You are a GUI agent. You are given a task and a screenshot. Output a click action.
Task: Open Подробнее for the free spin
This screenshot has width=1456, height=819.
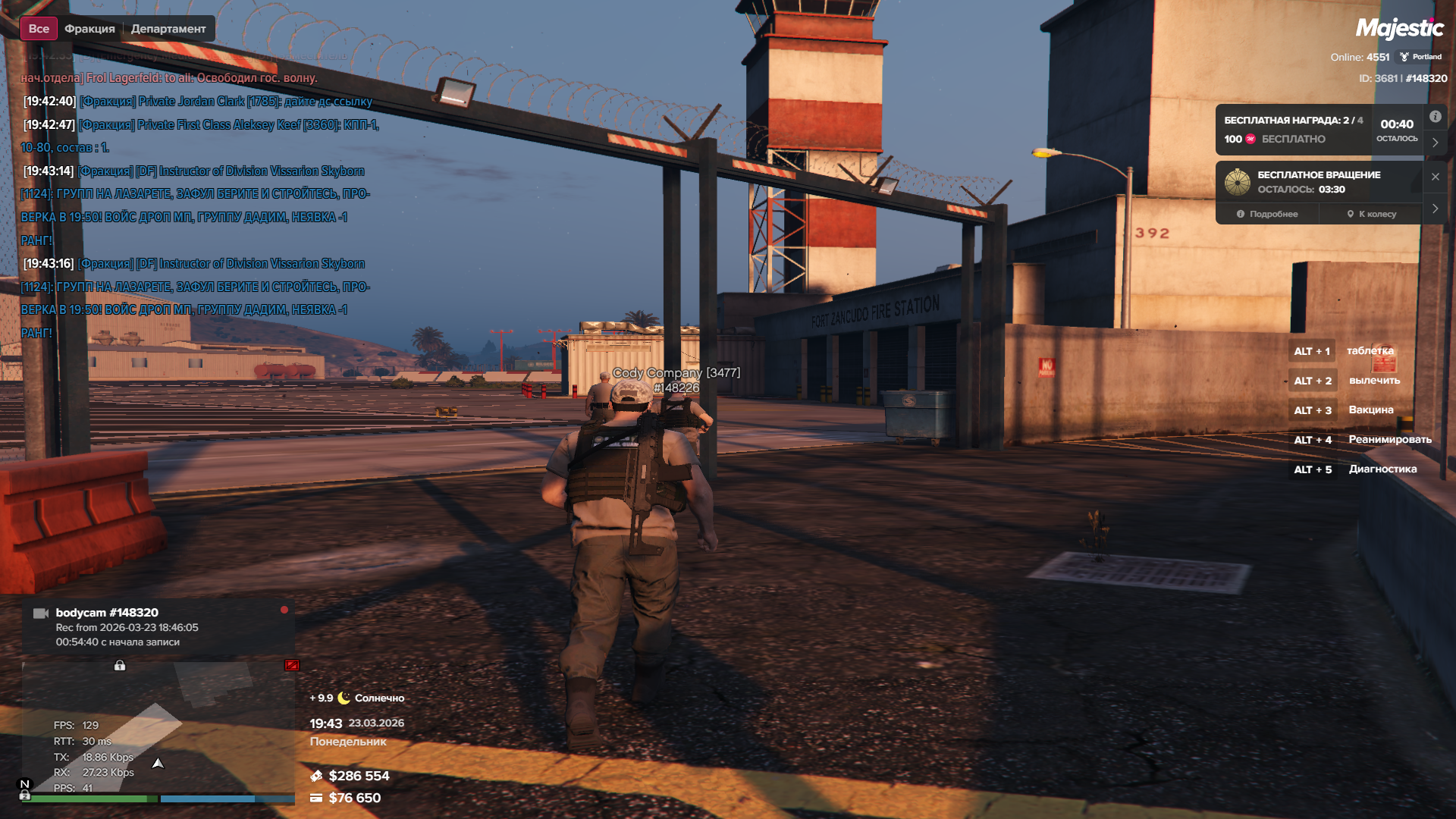point(1267,214)
